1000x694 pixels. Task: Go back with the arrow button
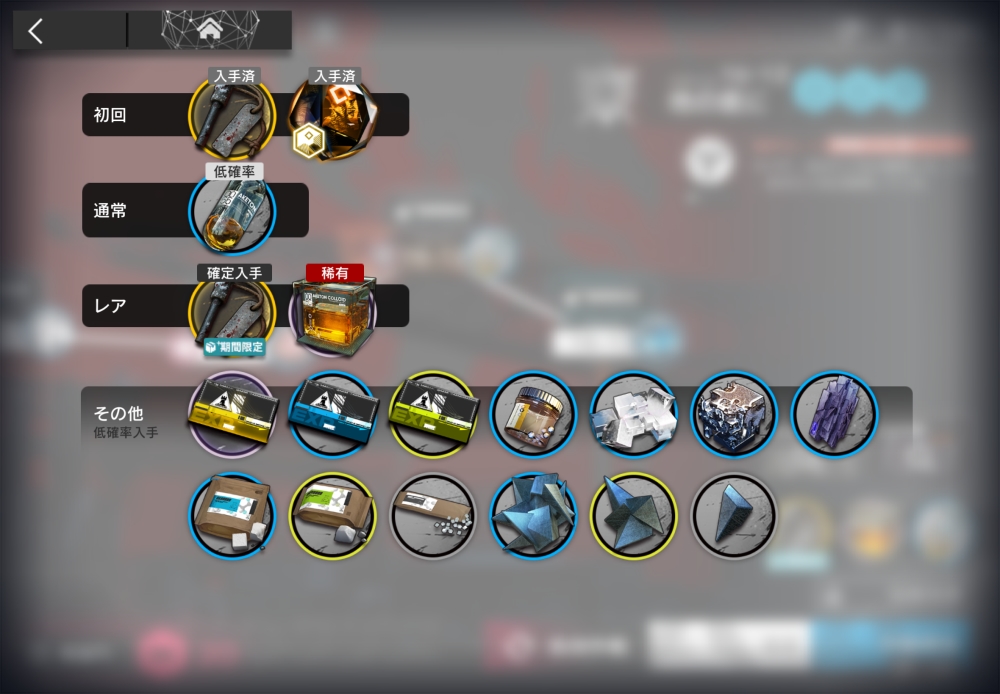36,31
